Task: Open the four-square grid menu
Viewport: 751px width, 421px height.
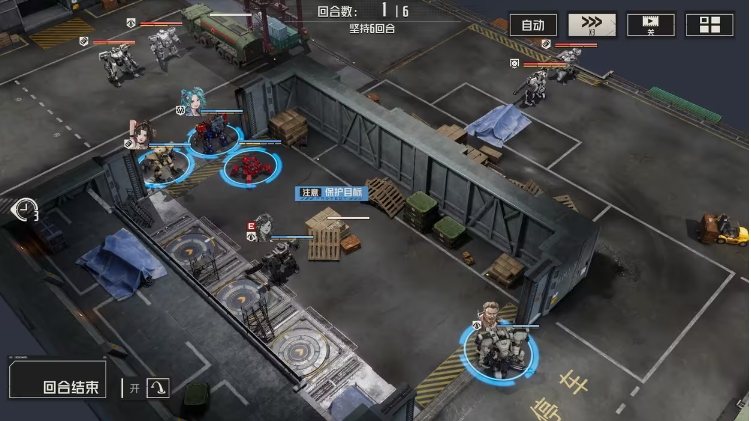Action: click(x=709, y=25)
